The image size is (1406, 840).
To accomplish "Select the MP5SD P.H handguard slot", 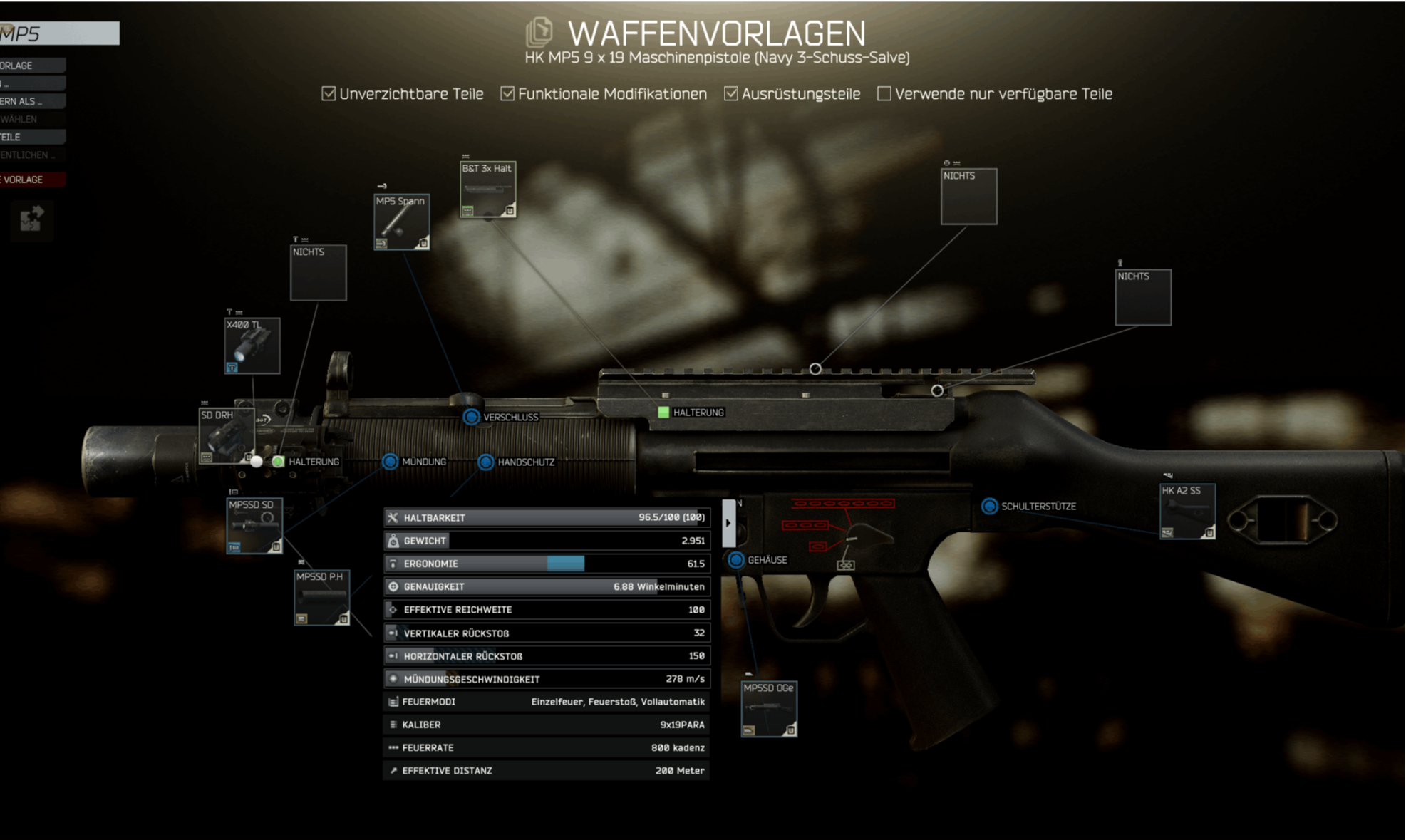I will [x=321, y=597].
